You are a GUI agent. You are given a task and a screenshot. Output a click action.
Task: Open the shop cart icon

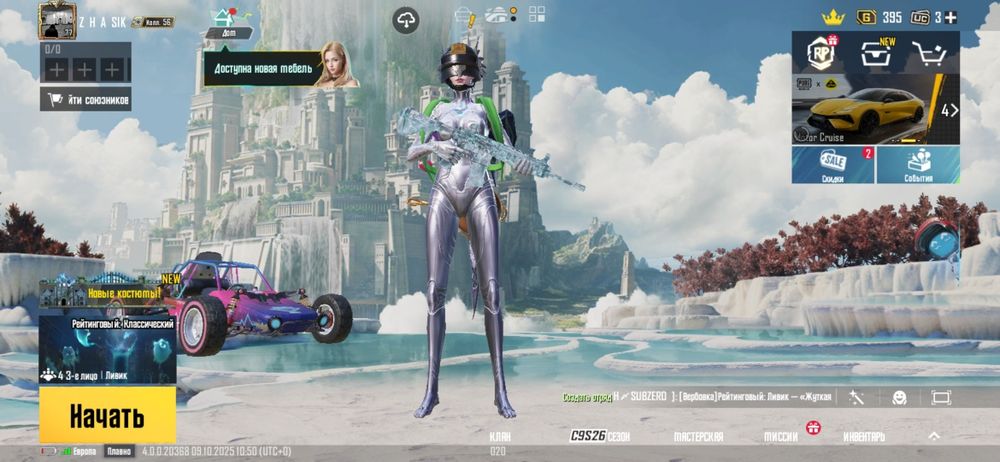pyautogui.click(x=930, y=53)
